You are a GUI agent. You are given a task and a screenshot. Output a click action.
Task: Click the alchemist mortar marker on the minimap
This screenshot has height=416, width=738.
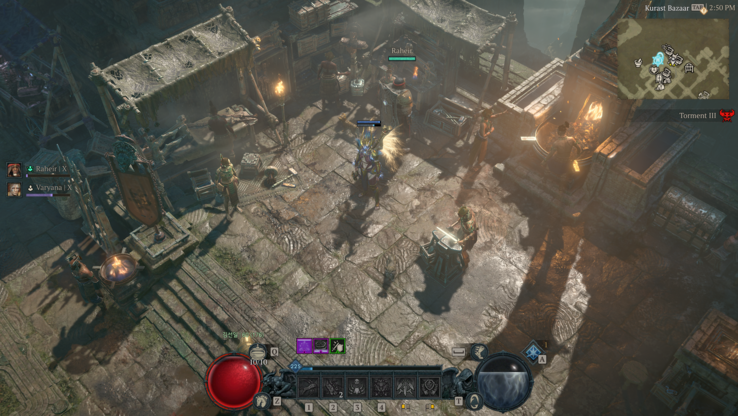point(640,63)
